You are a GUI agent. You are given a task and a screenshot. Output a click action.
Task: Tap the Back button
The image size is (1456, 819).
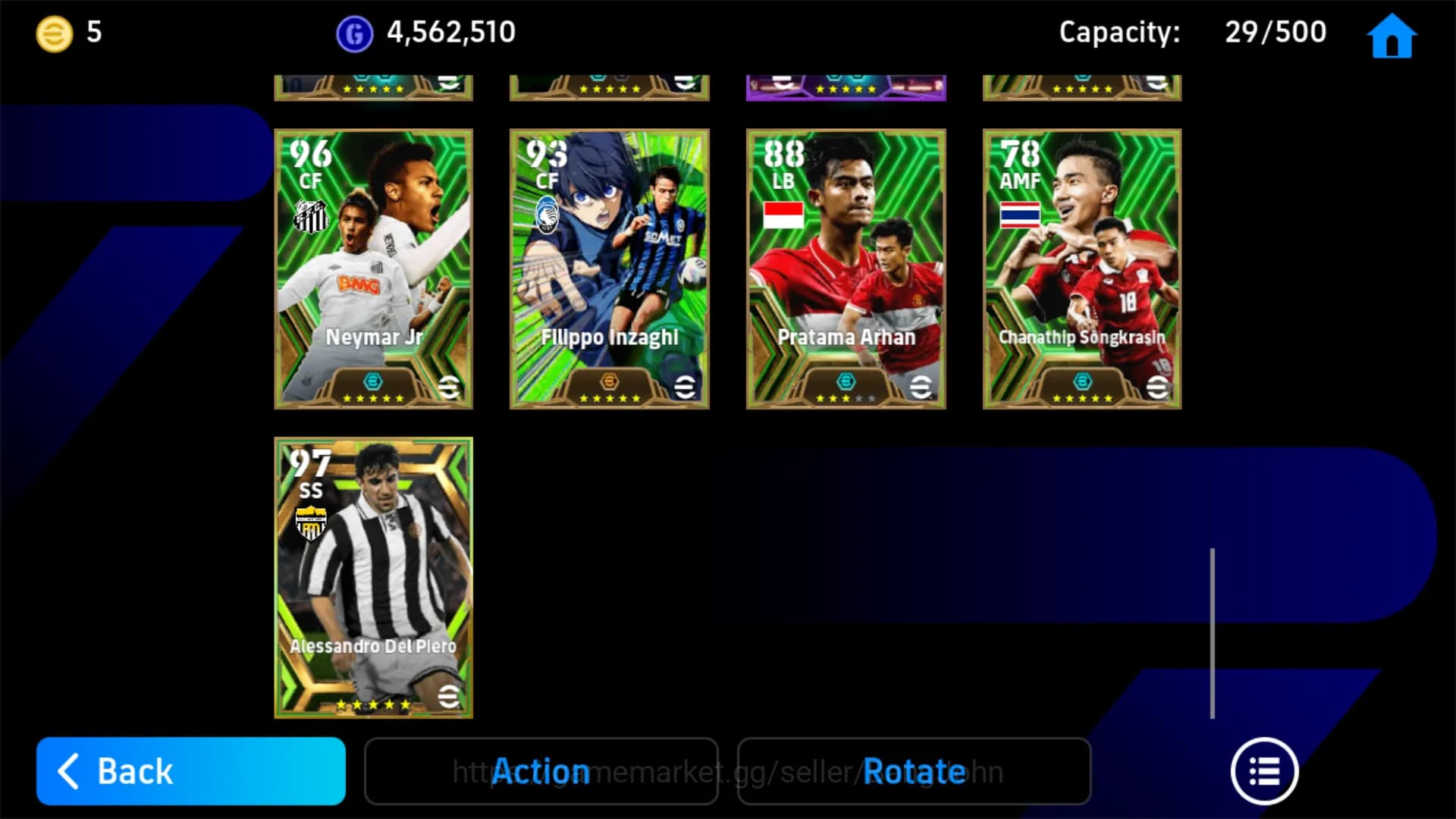click(x=188, y=771)
